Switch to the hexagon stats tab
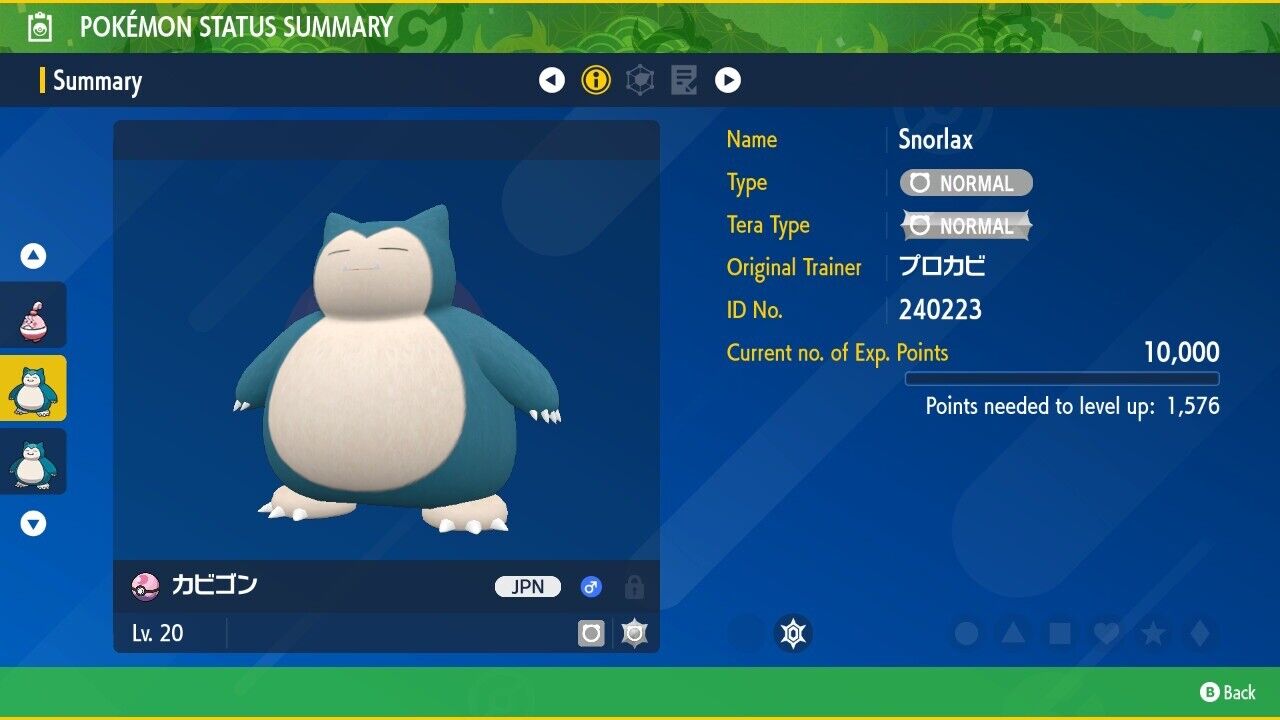1280x720 pixels. [640, 80]
